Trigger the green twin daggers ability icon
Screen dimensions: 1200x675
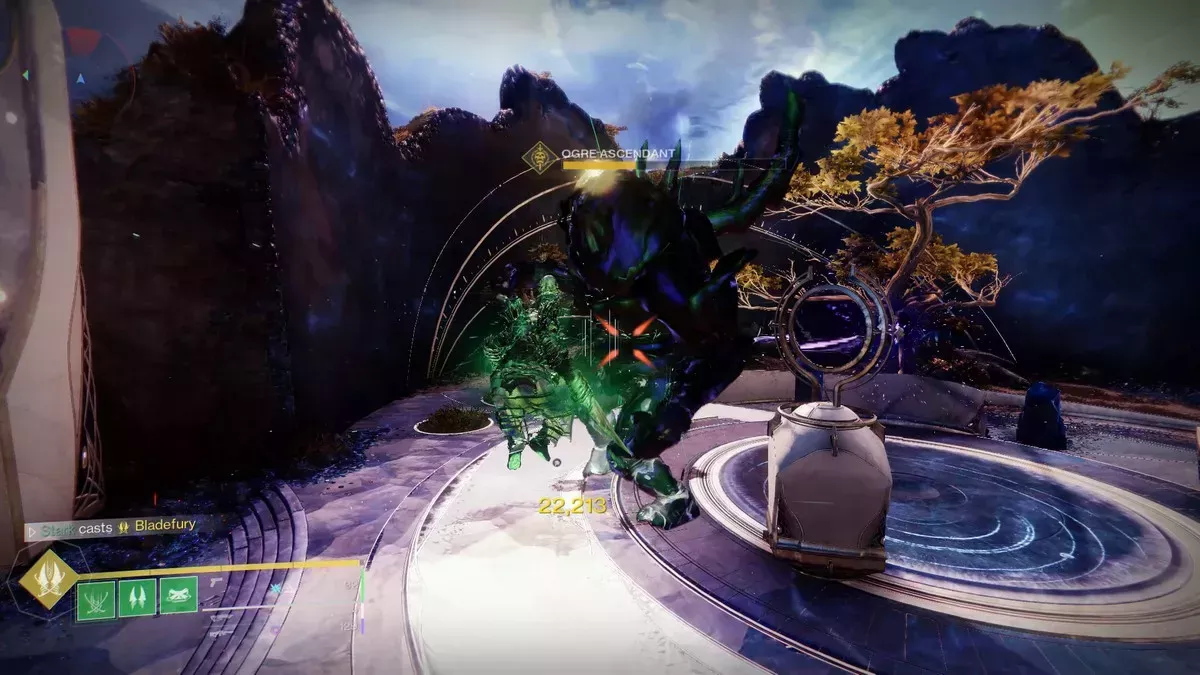(x=137, y=598)
